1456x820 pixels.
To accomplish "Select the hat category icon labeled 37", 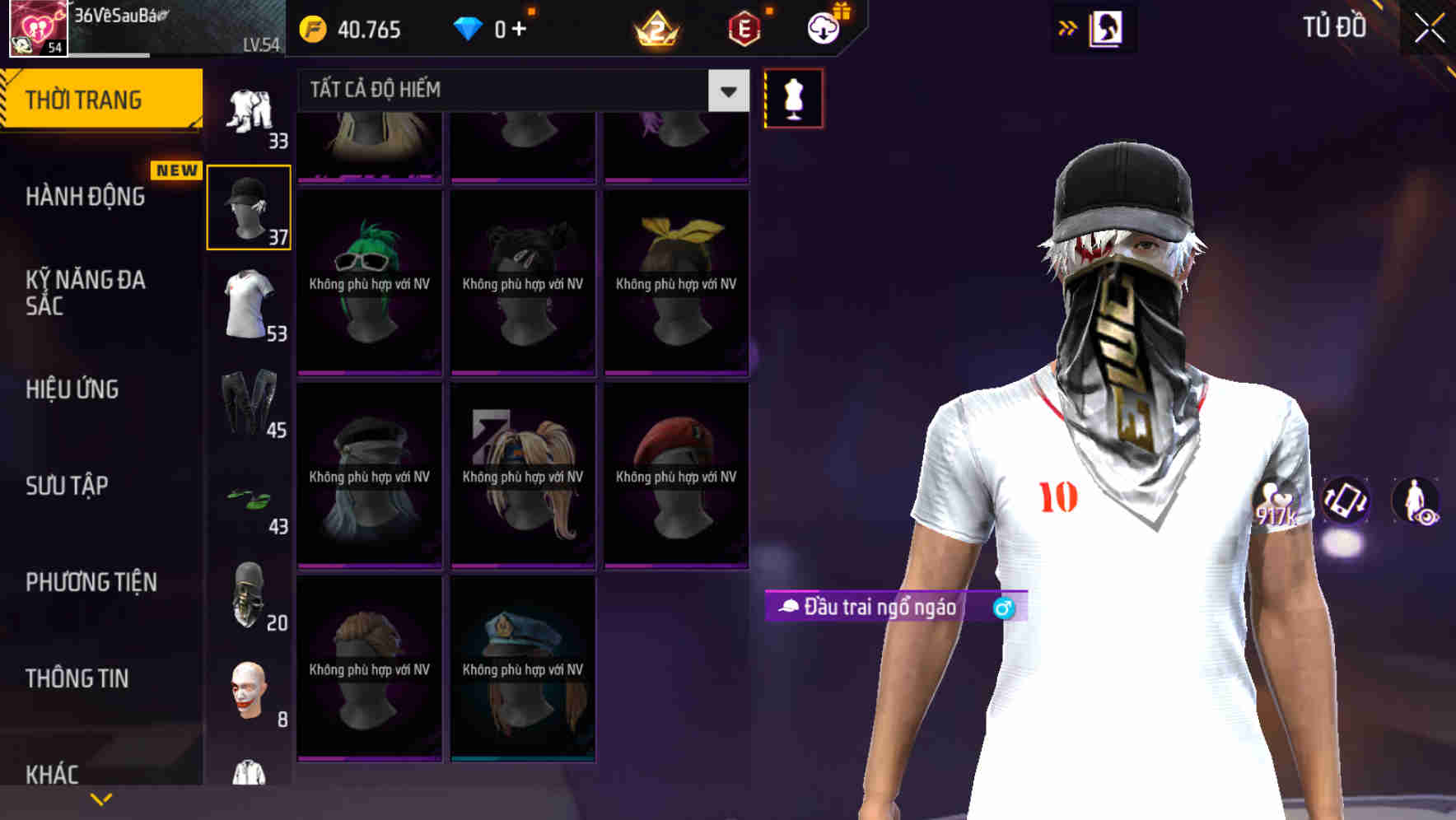I will click(248, 206).
